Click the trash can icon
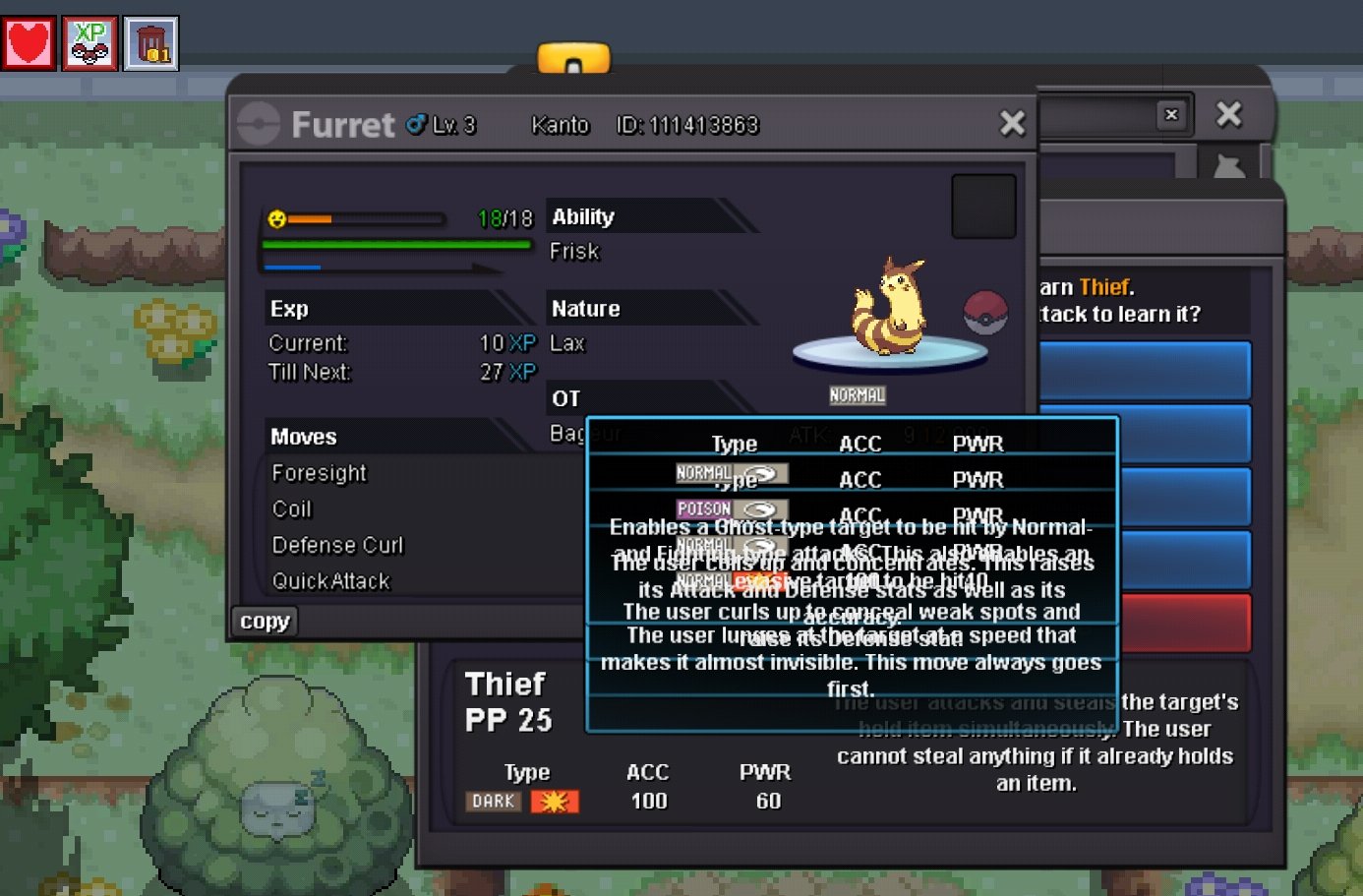Image resolution: width=1363 pixels, height=896 pixels. pyautogui.click(x=151, y=43)
